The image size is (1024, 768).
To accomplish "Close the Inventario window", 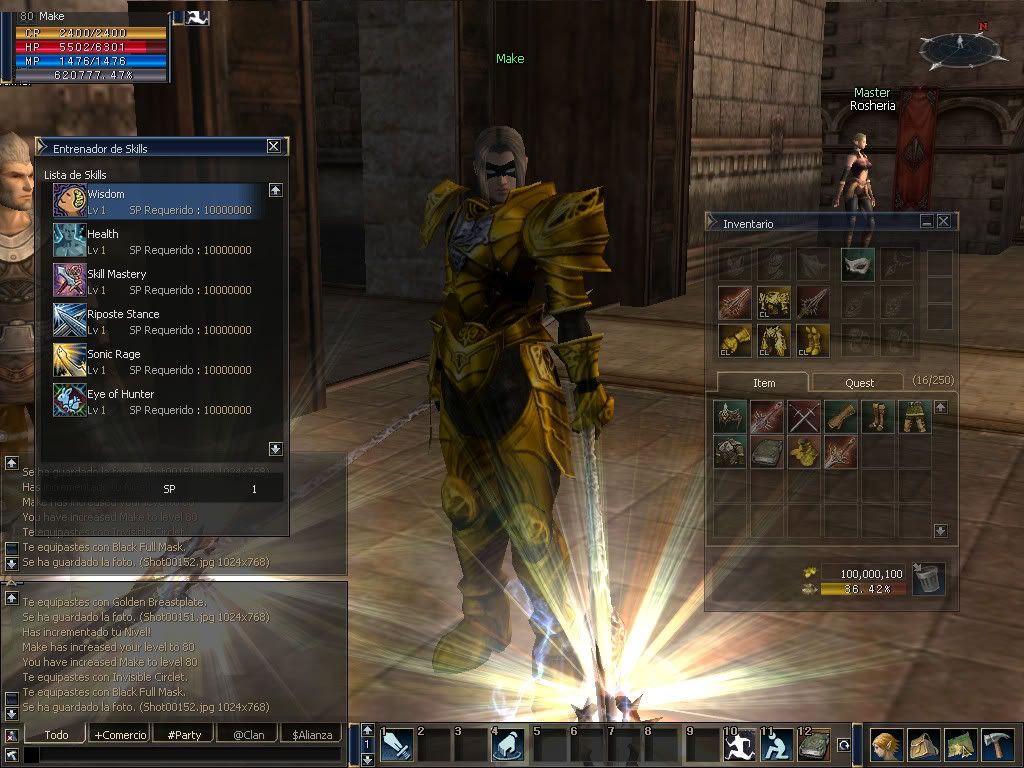I will [944, 221].
